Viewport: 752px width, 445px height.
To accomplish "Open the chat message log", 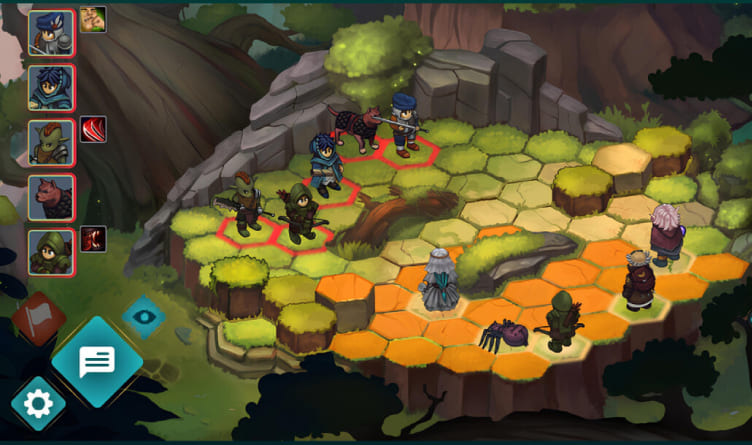I will click(x=96, y=361).
